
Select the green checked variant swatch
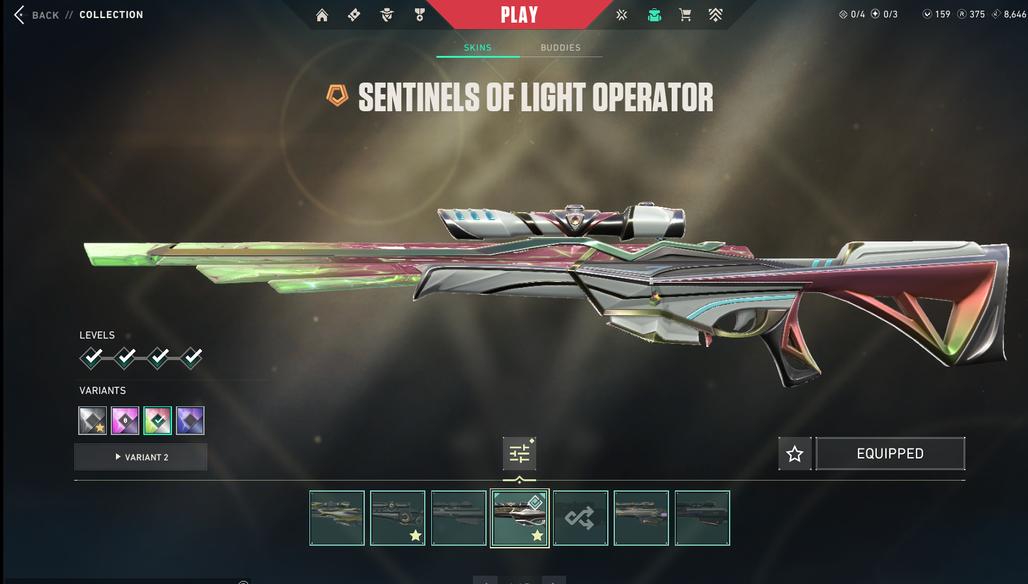[x=158, y=421]
